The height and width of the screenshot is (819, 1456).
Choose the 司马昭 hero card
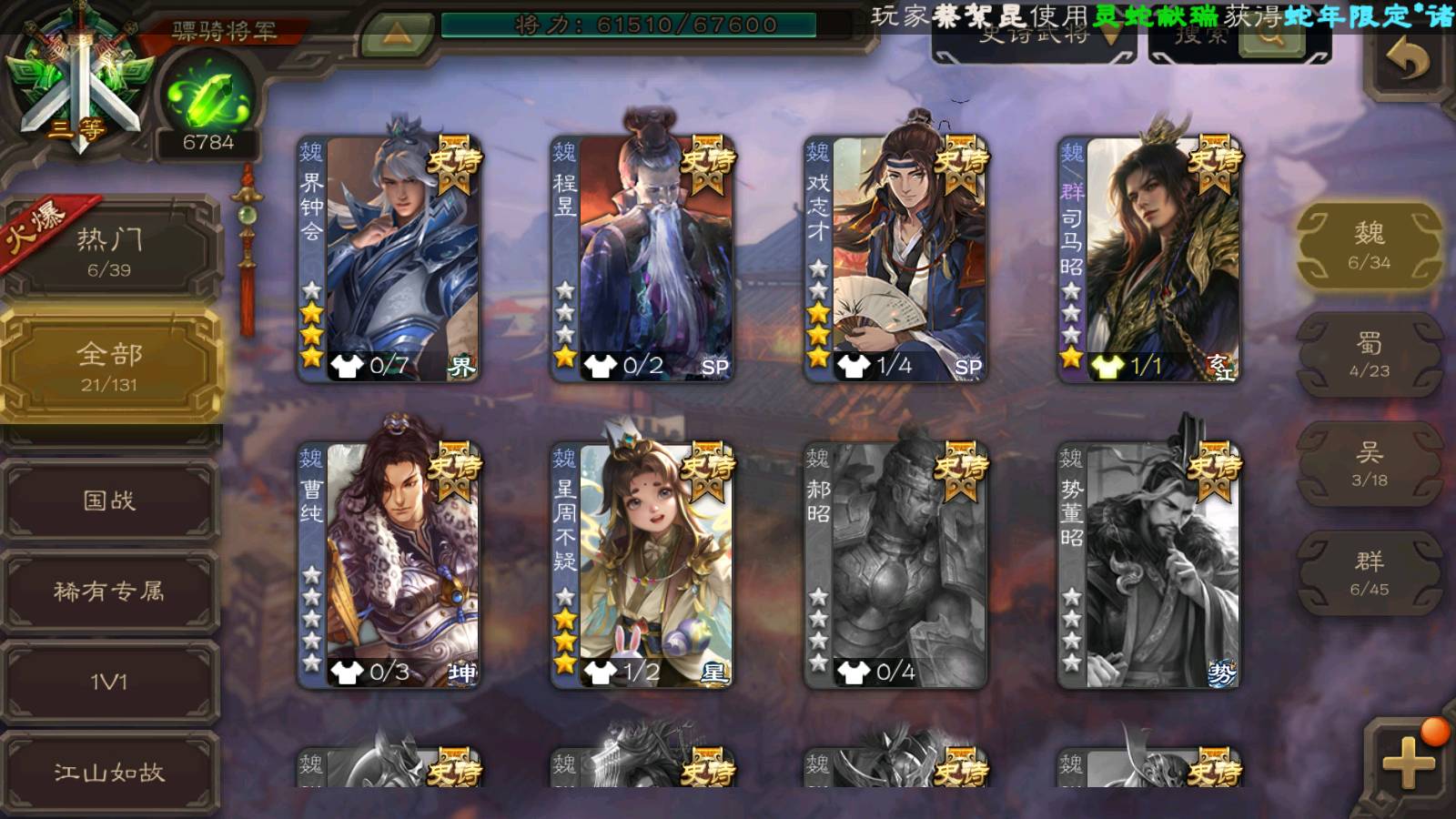(1149, 258)
